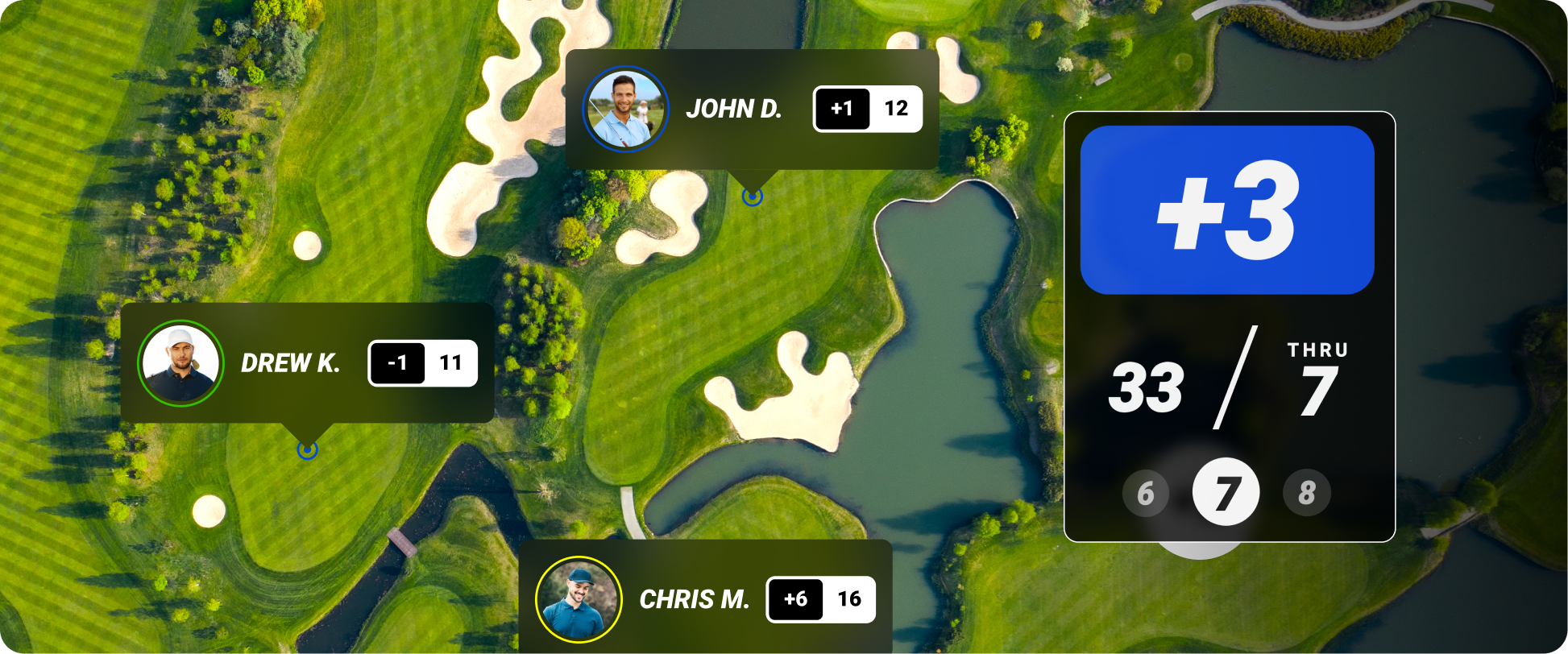Select John D.'s player card
Image resolution: width=1568 pixels, height=654 pixels.
tap(733, 109)
